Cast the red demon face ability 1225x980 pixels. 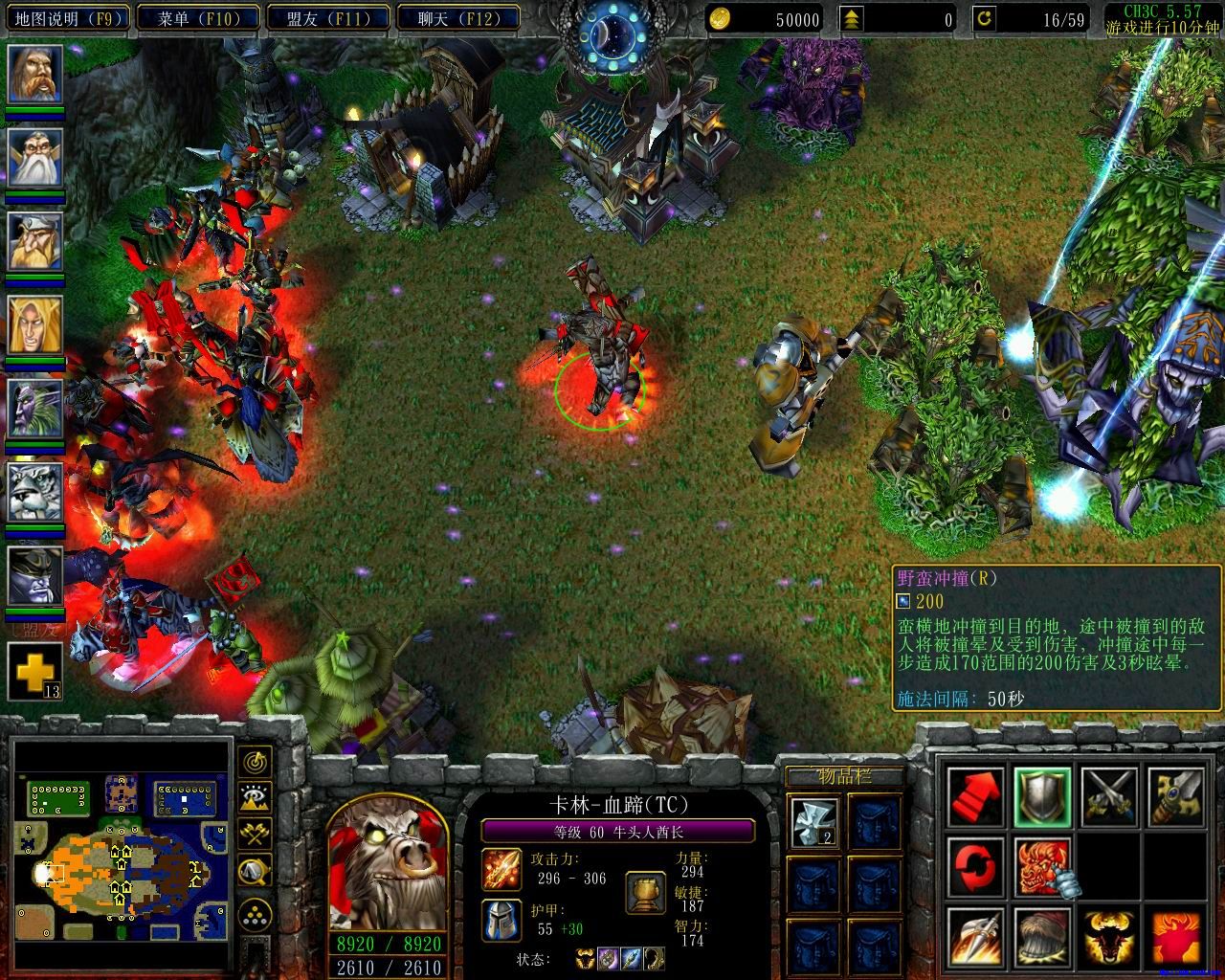point(1042,865)
